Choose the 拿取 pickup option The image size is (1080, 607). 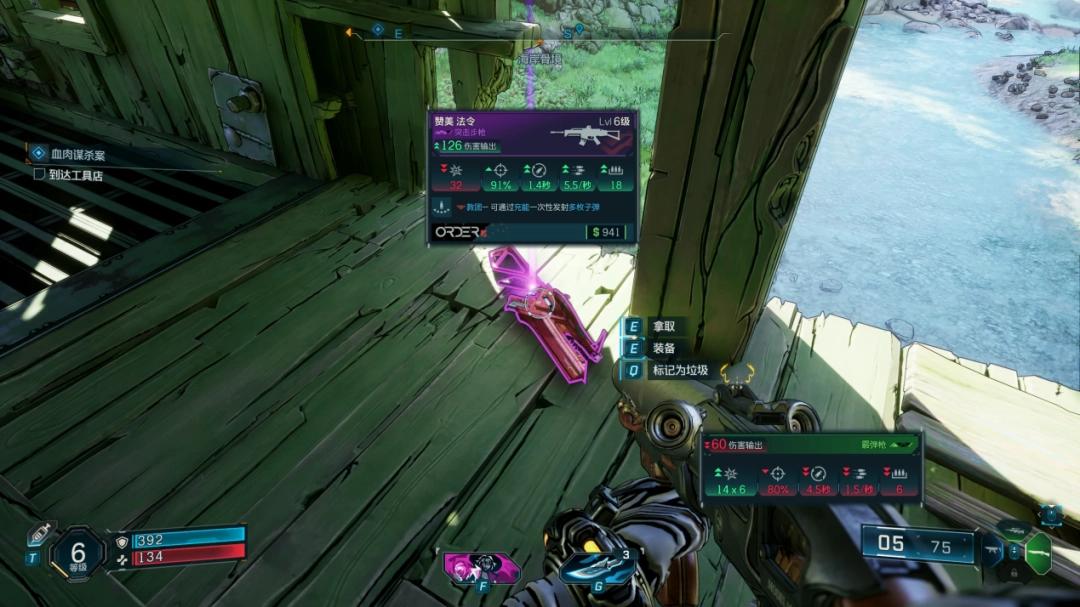pos(663,326)
